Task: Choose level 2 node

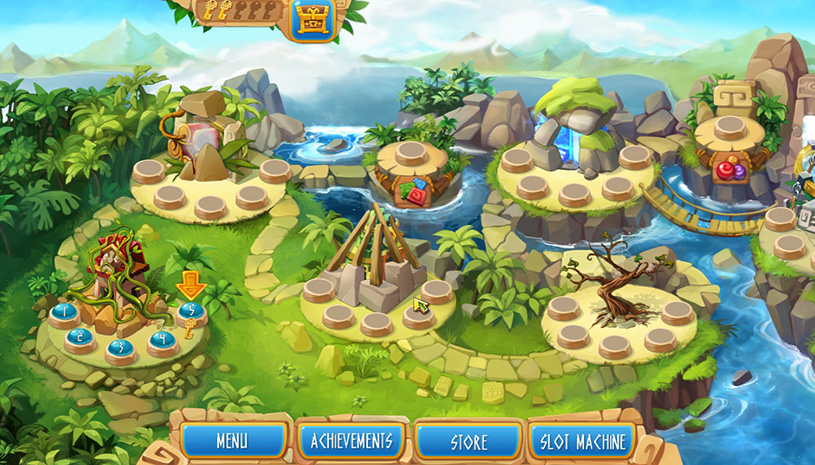Action: point(79,337)
